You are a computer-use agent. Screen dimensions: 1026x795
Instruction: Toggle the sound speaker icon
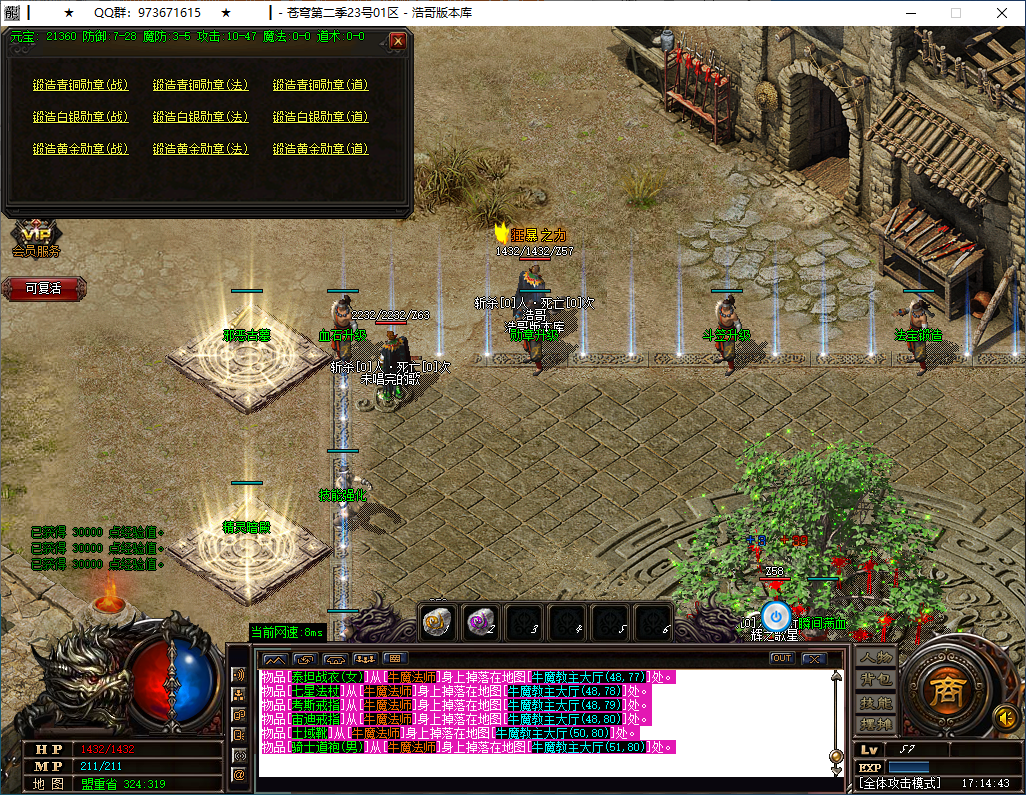click(1005, 717)
